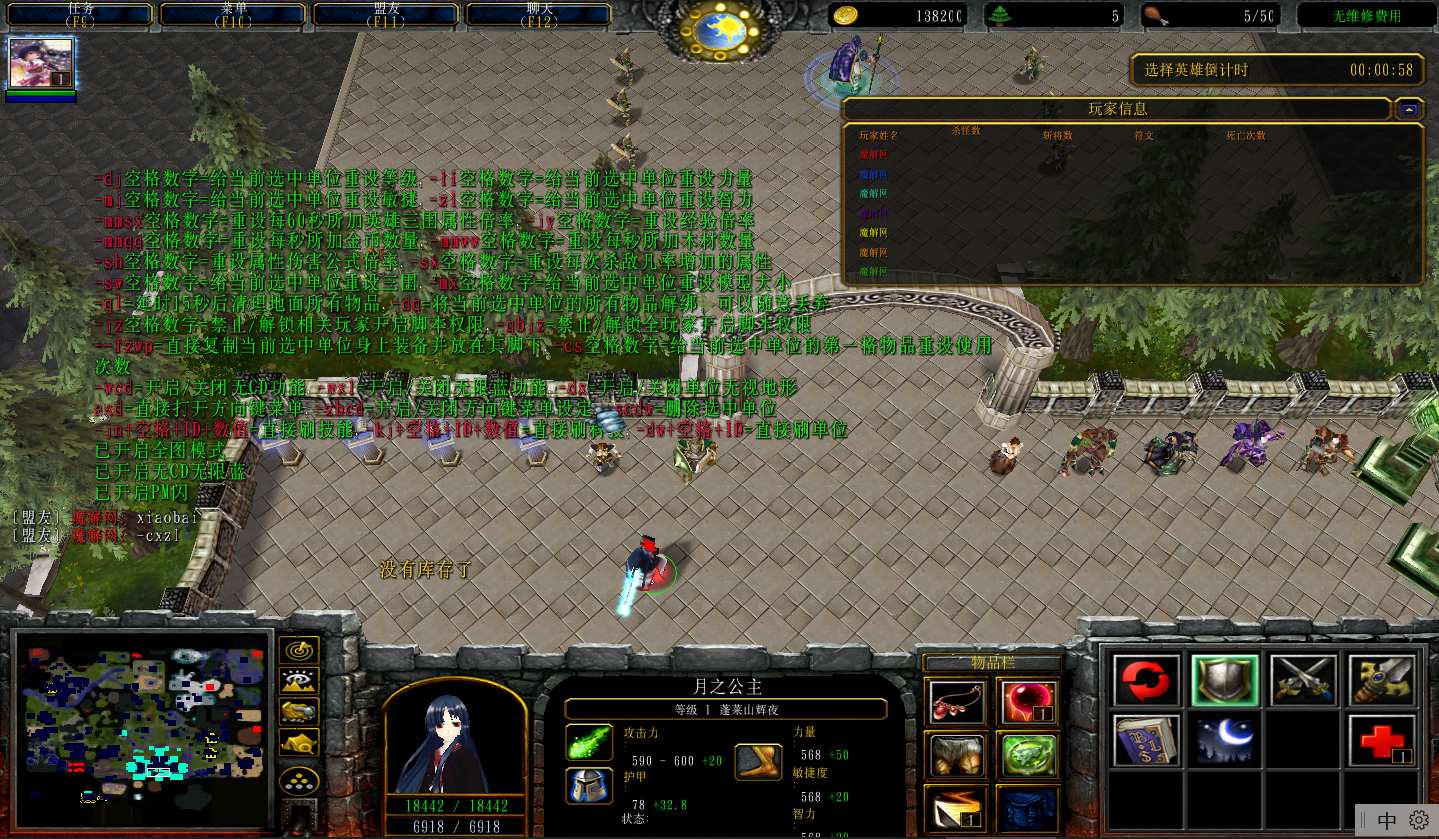Use the lightning scroll inventory item
This screenshot has height=839, width=1439.
[x=956, y=808]
